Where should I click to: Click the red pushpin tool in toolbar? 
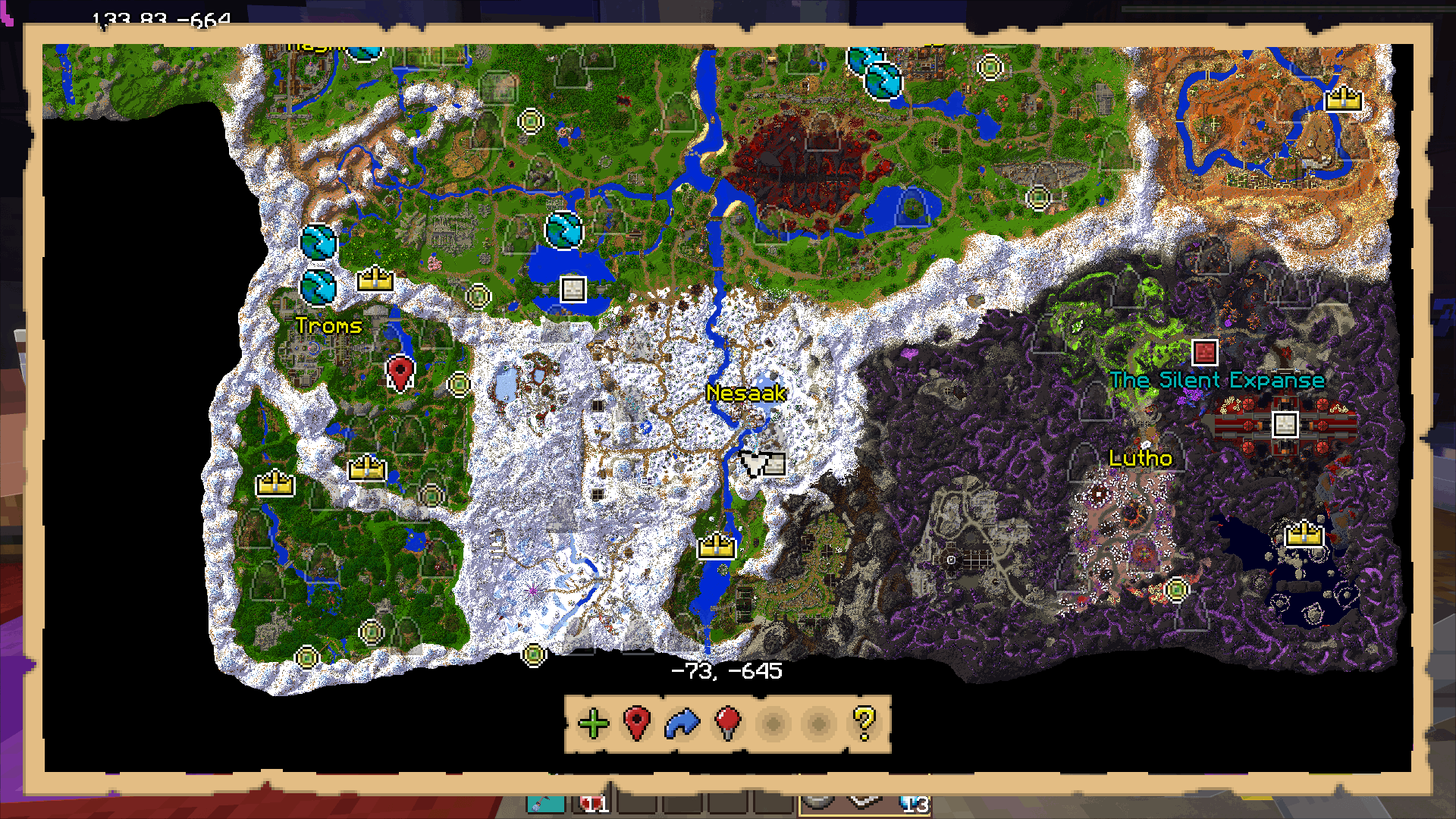(x=726, y=724)
